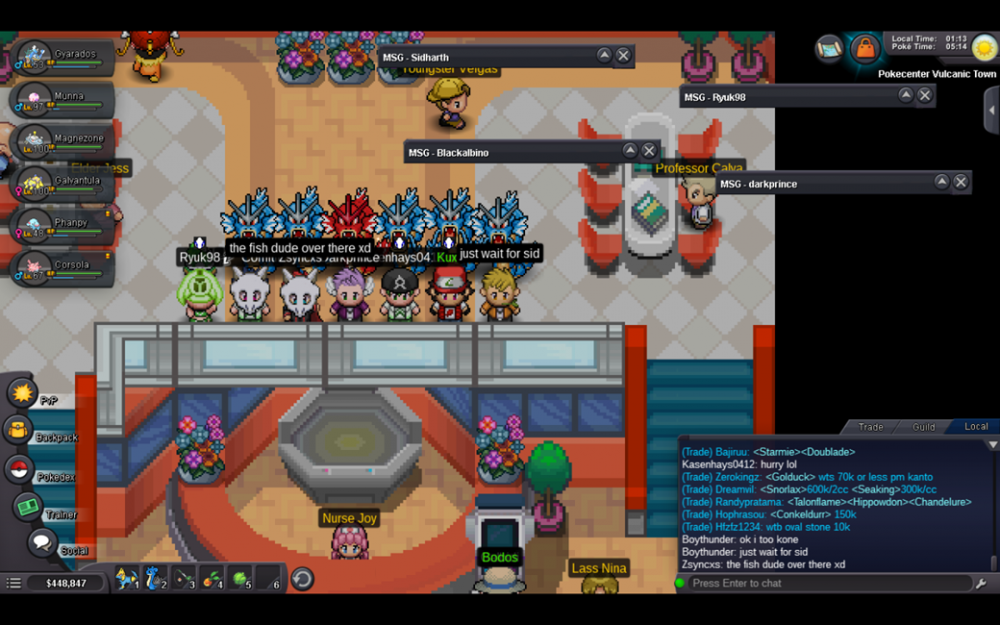Switch to the Trade chat tab
Image resolution: width=1000 pixels, height=625 pixels.
(871, 427)
